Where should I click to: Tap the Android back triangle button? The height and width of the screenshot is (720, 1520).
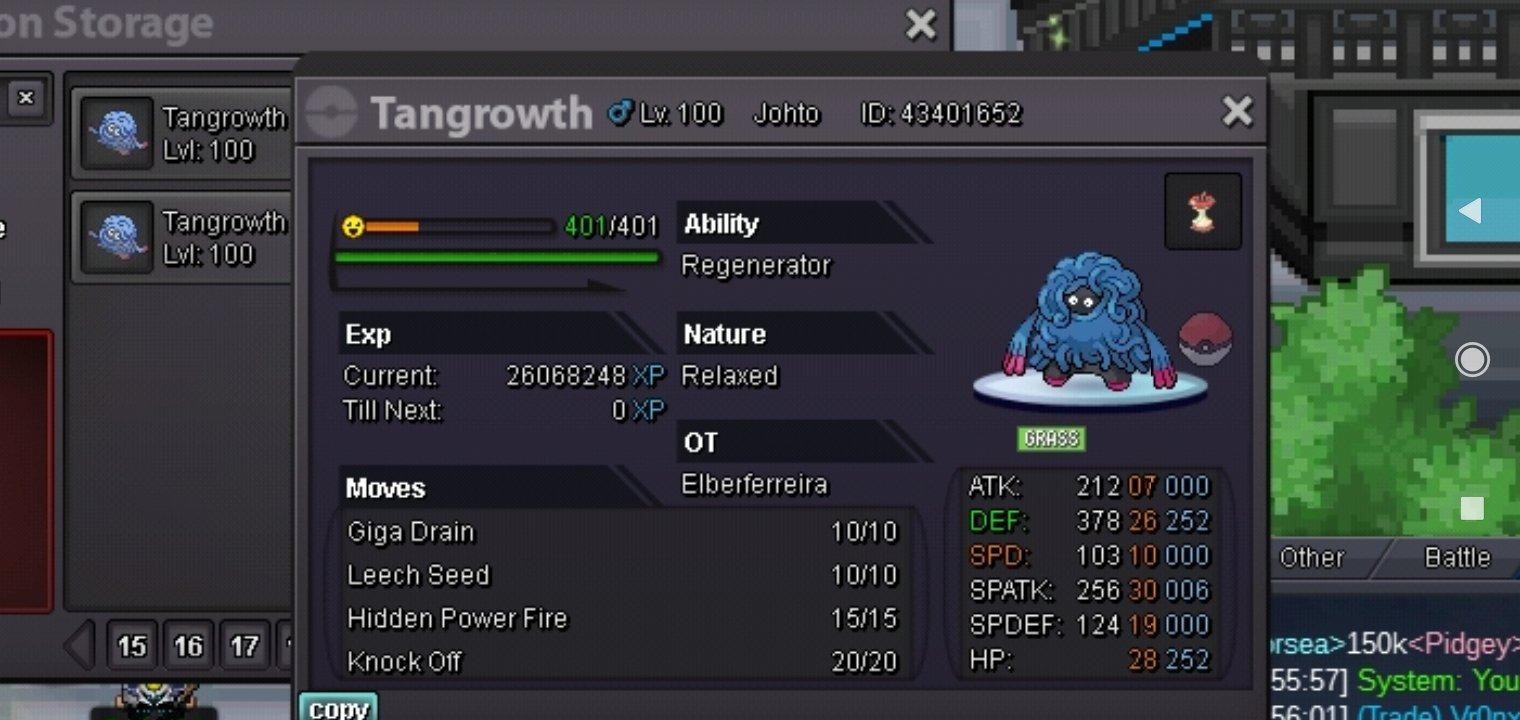pyautogui.click(x=1470, y=211)
